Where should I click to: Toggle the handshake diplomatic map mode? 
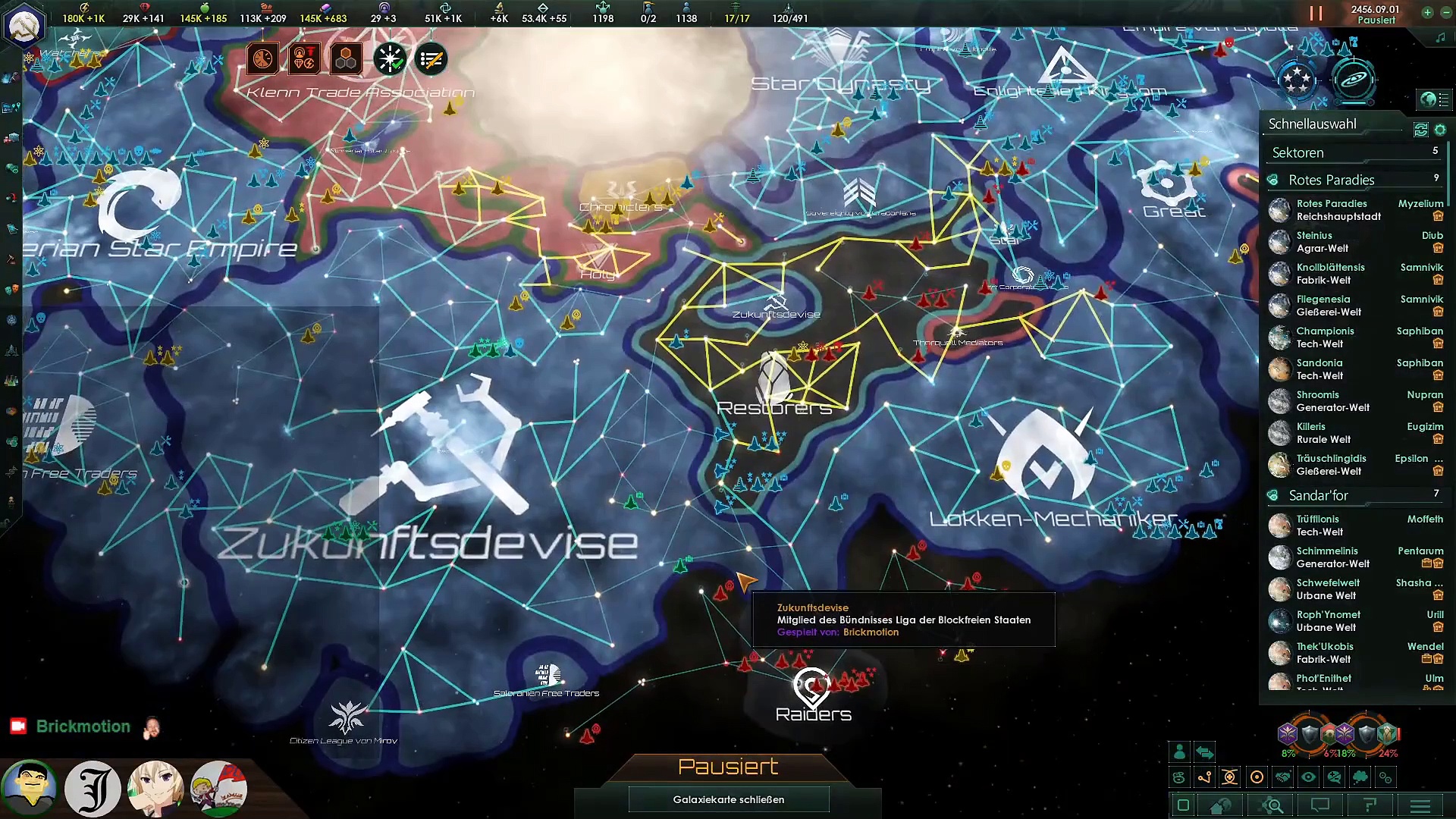pyautogui.click(x=1282, y=777)
